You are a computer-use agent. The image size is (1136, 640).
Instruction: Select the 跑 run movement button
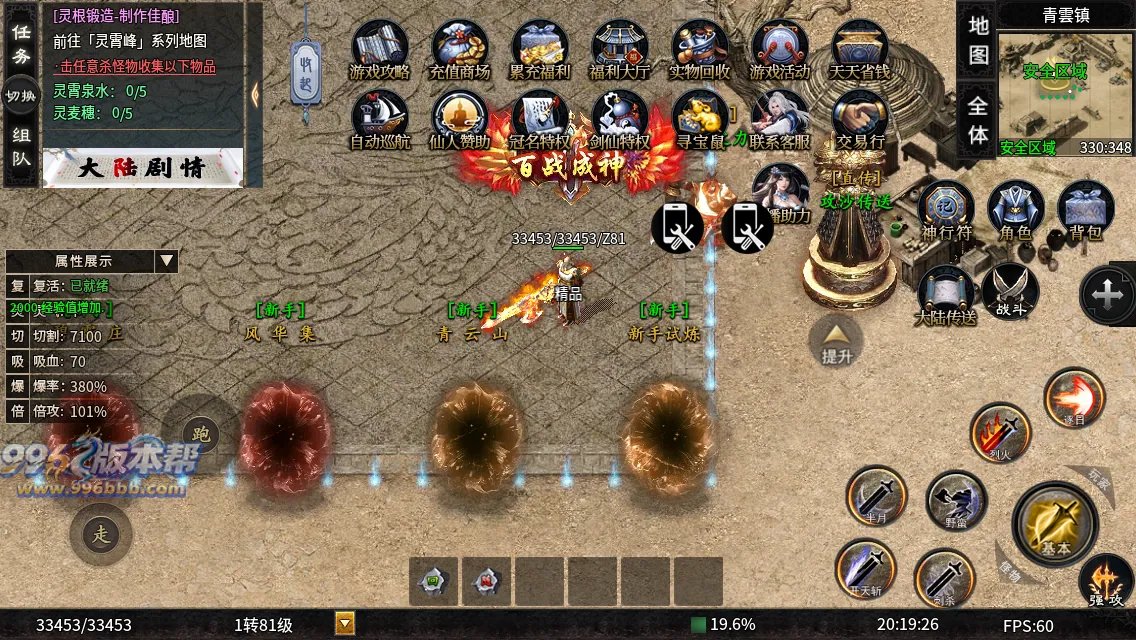tap(200, 434)
